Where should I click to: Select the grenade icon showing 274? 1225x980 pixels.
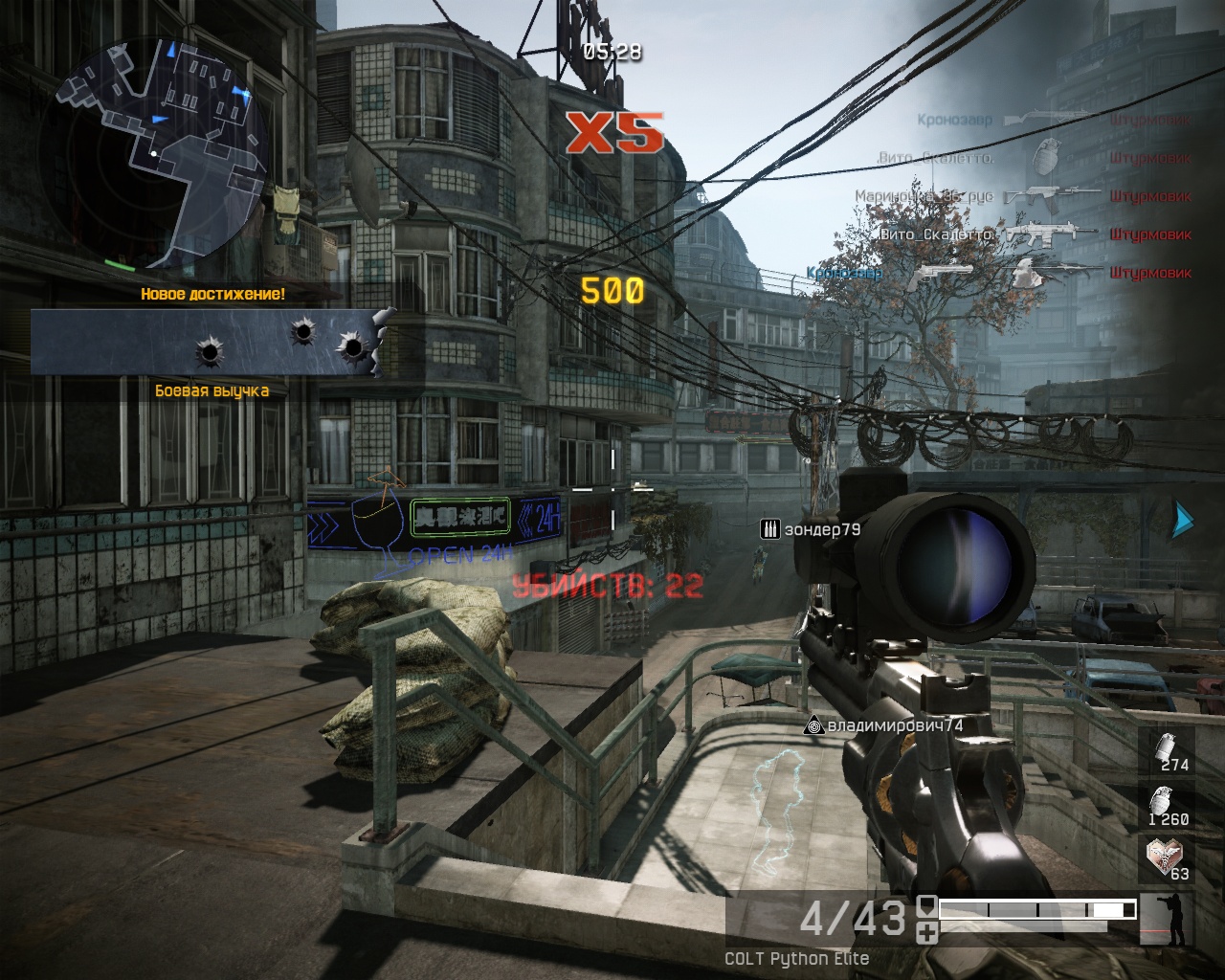click(x=1169, y=750)
